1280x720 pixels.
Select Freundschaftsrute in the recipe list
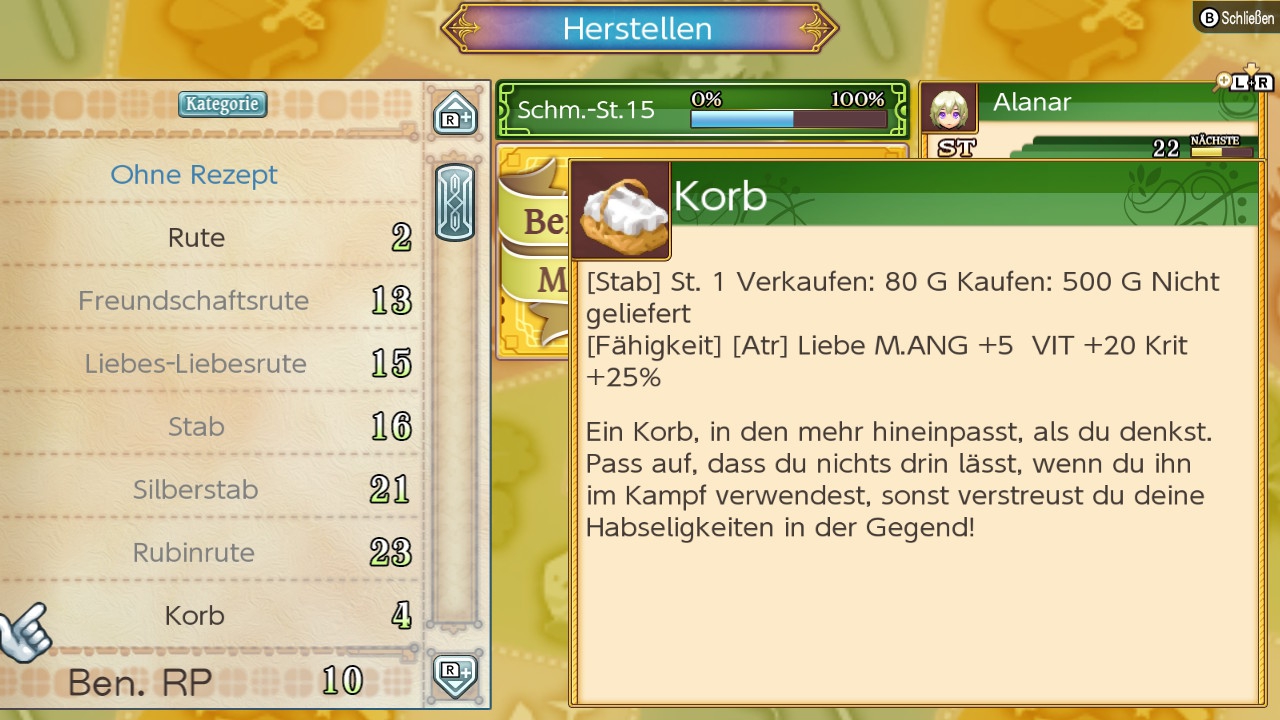(x=193, y=300)
